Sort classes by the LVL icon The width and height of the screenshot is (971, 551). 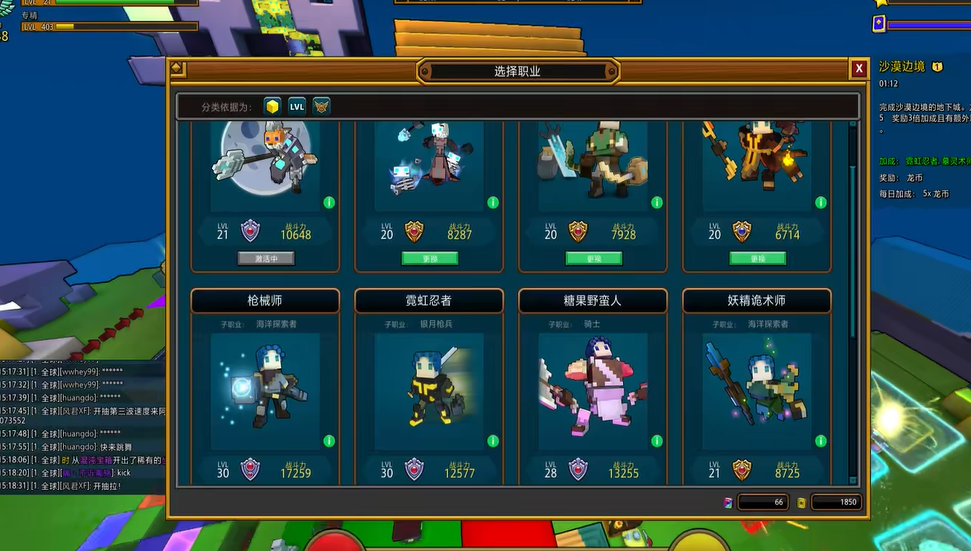(297, 106)
